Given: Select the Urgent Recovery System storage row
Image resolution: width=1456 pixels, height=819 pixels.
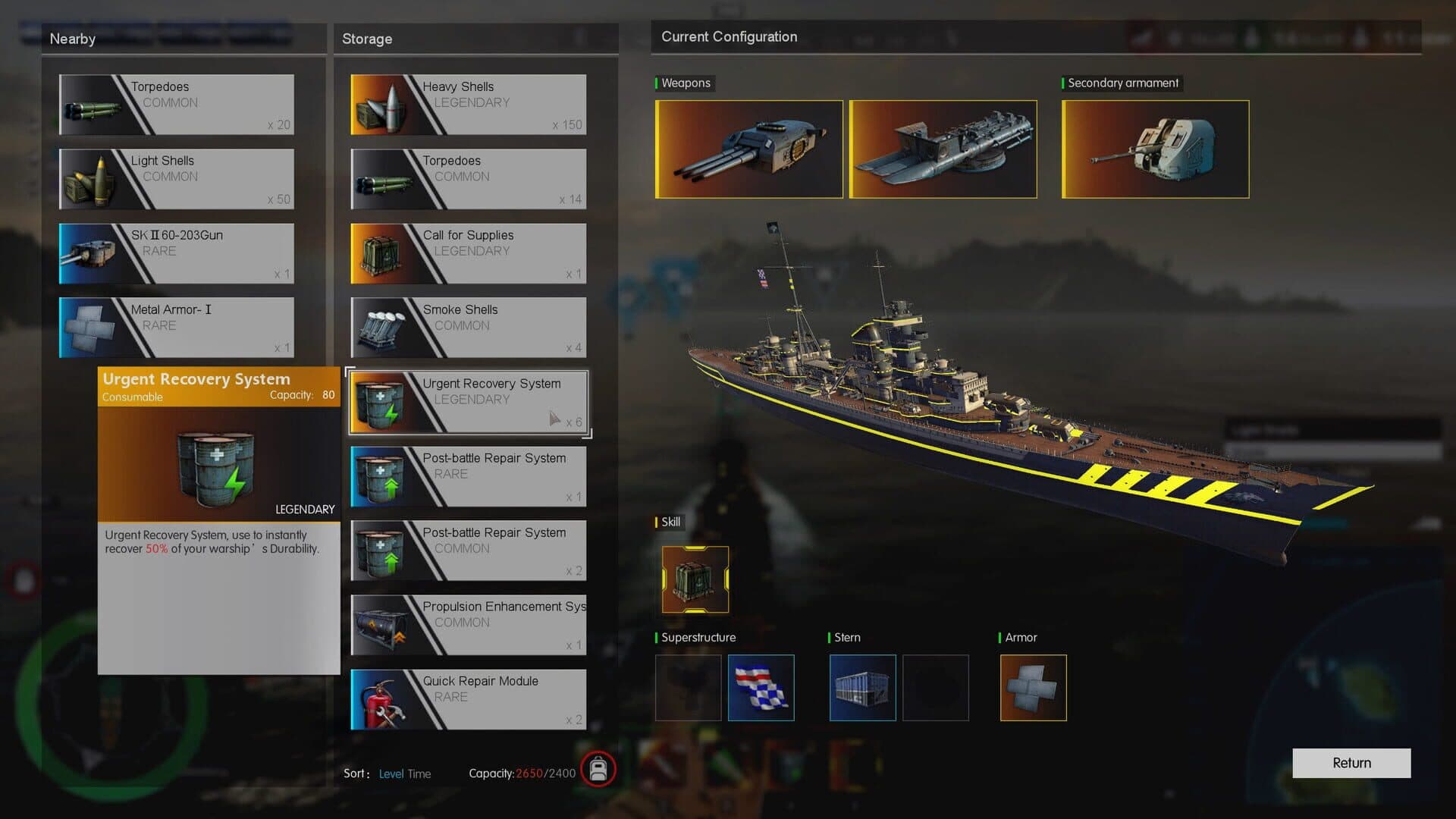Looking at the screenshot, I should tap(468, 402).
